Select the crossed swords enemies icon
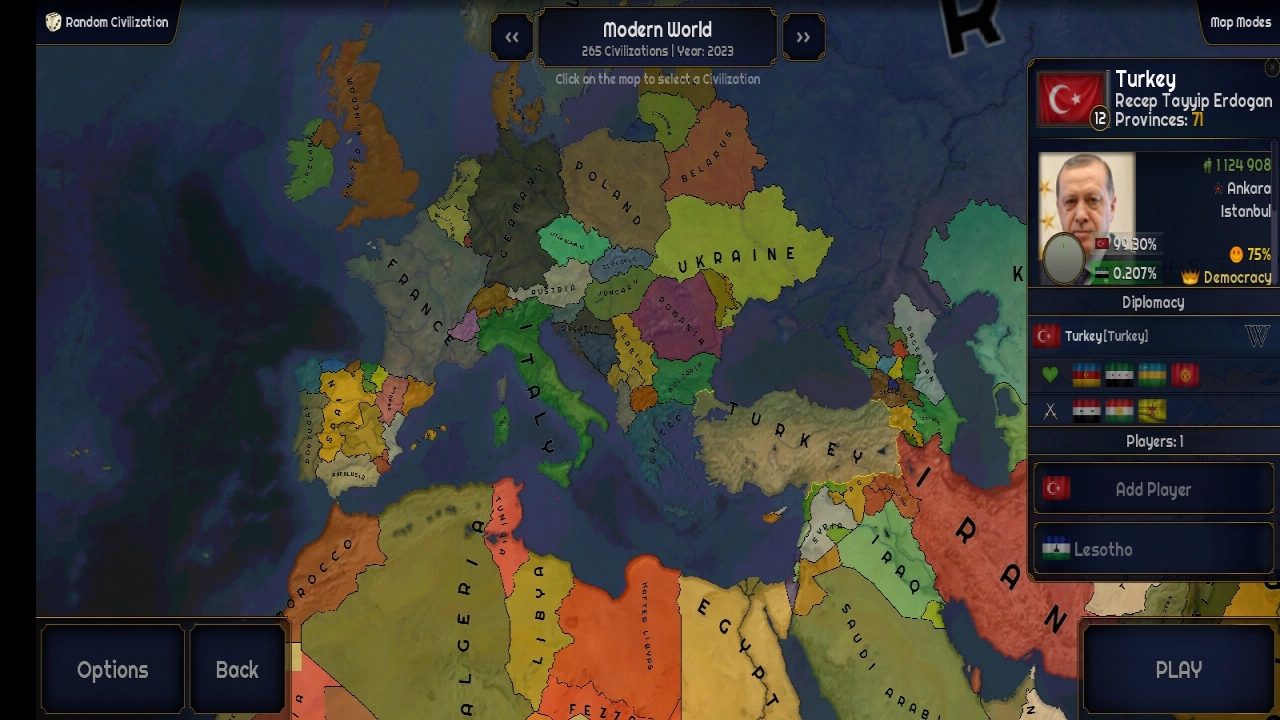Image resolution: width=1280 pixels, height=720 pixels. (1050, 410)
